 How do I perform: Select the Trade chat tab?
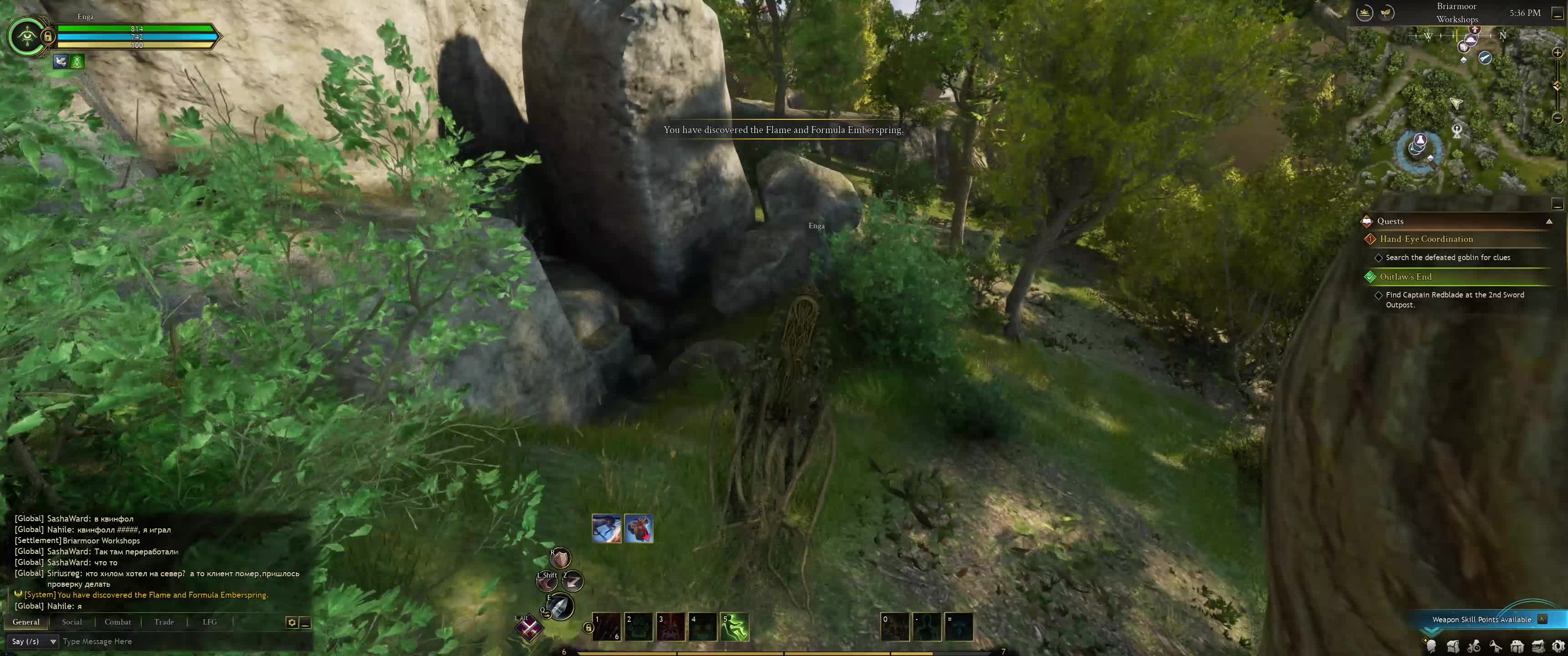164,622
